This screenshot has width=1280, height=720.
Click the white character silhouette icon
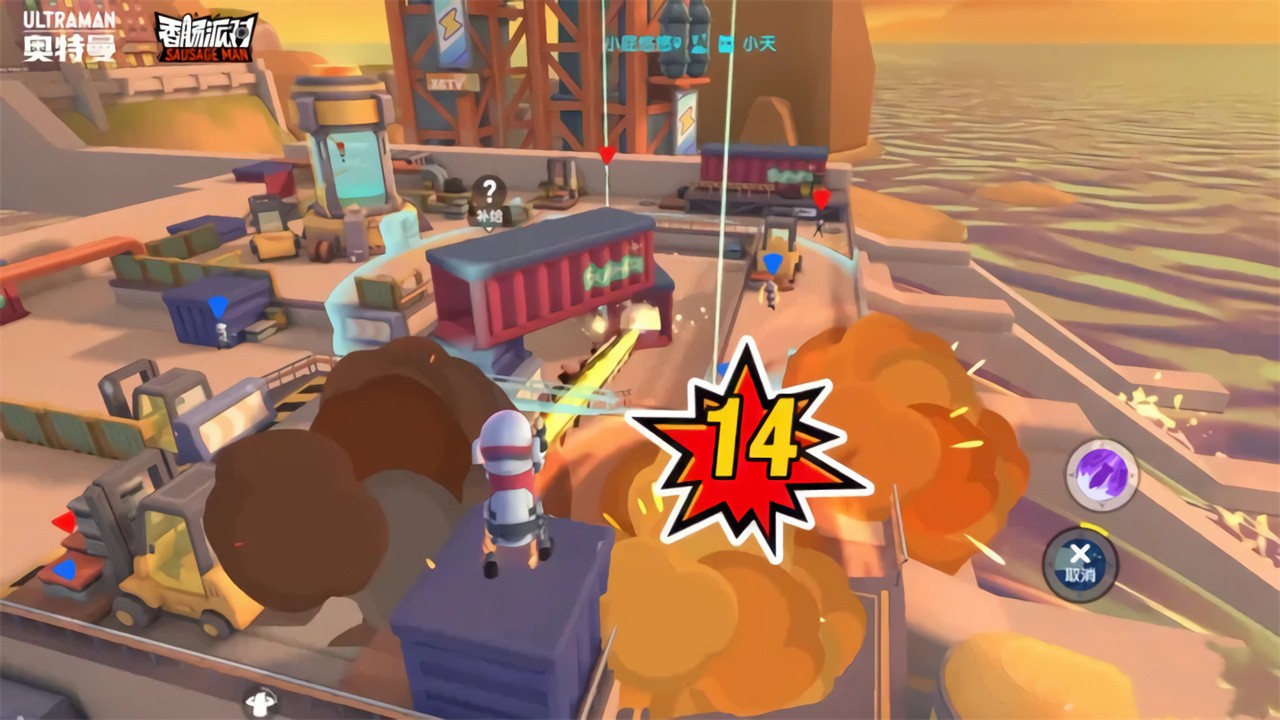(x=261, y=702)
